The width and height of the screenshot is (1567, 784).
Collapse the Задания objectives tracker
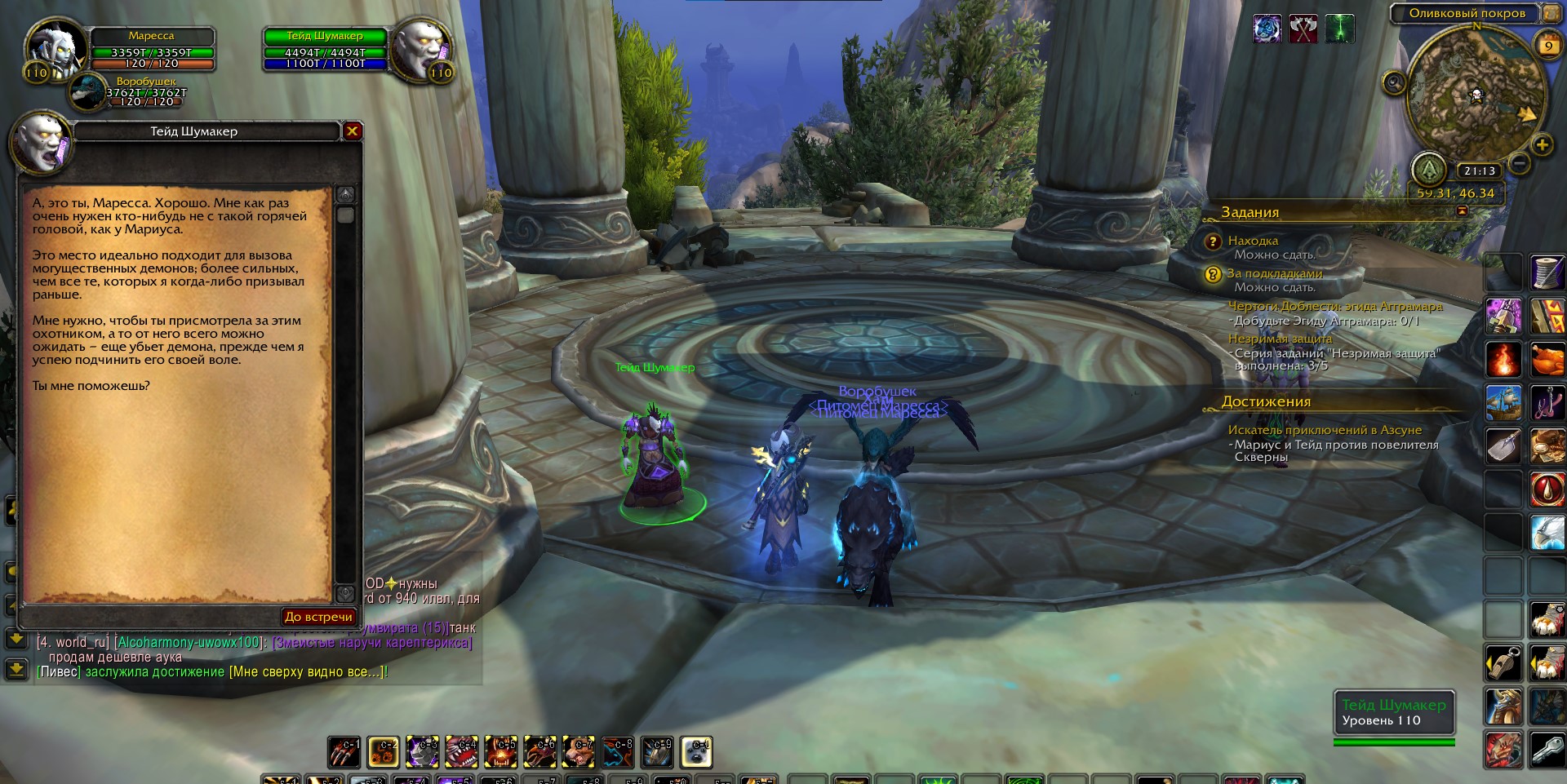(1462, 211)
